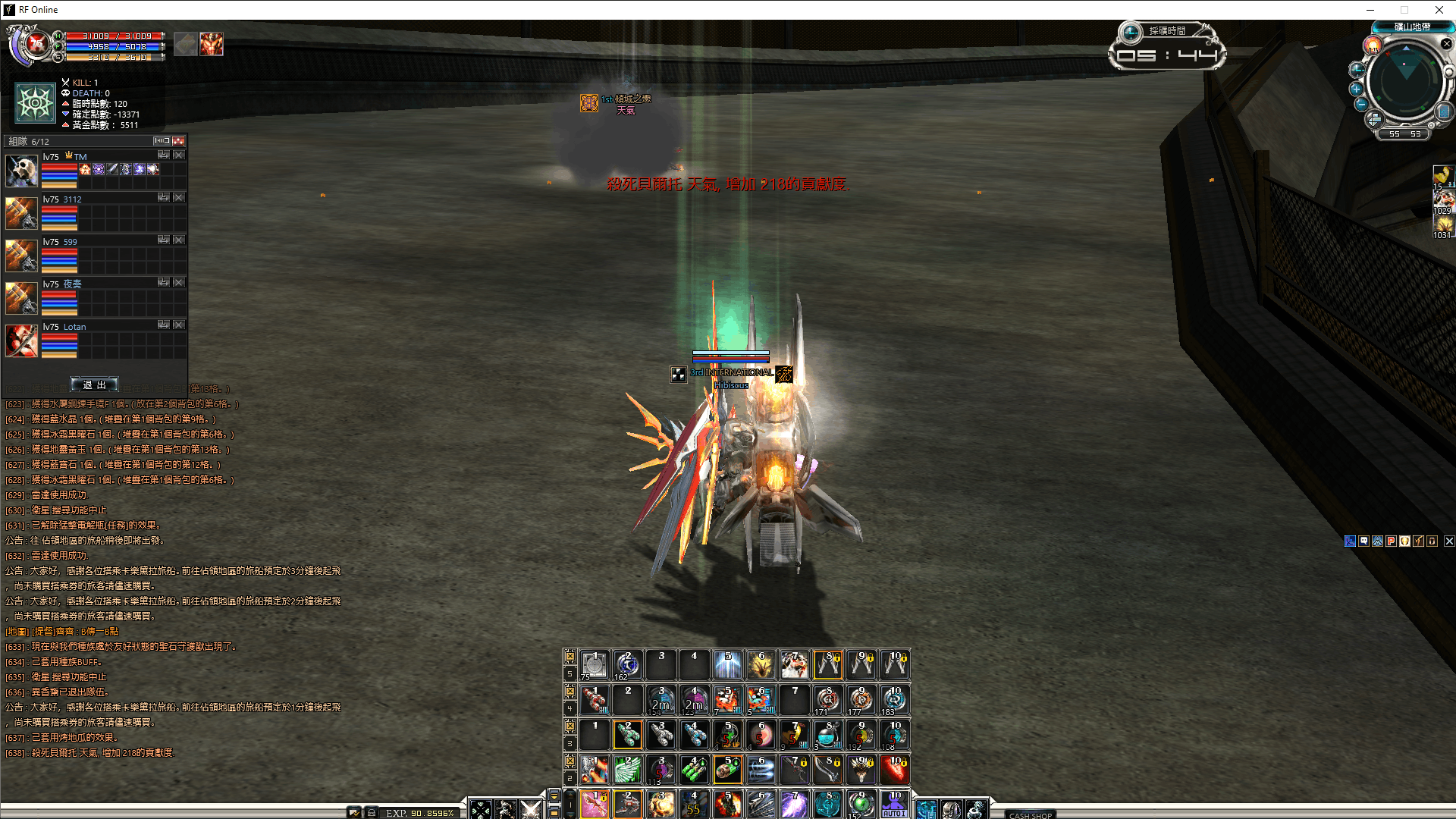
Task: Select the green wing skill icon
Action: 628,770
